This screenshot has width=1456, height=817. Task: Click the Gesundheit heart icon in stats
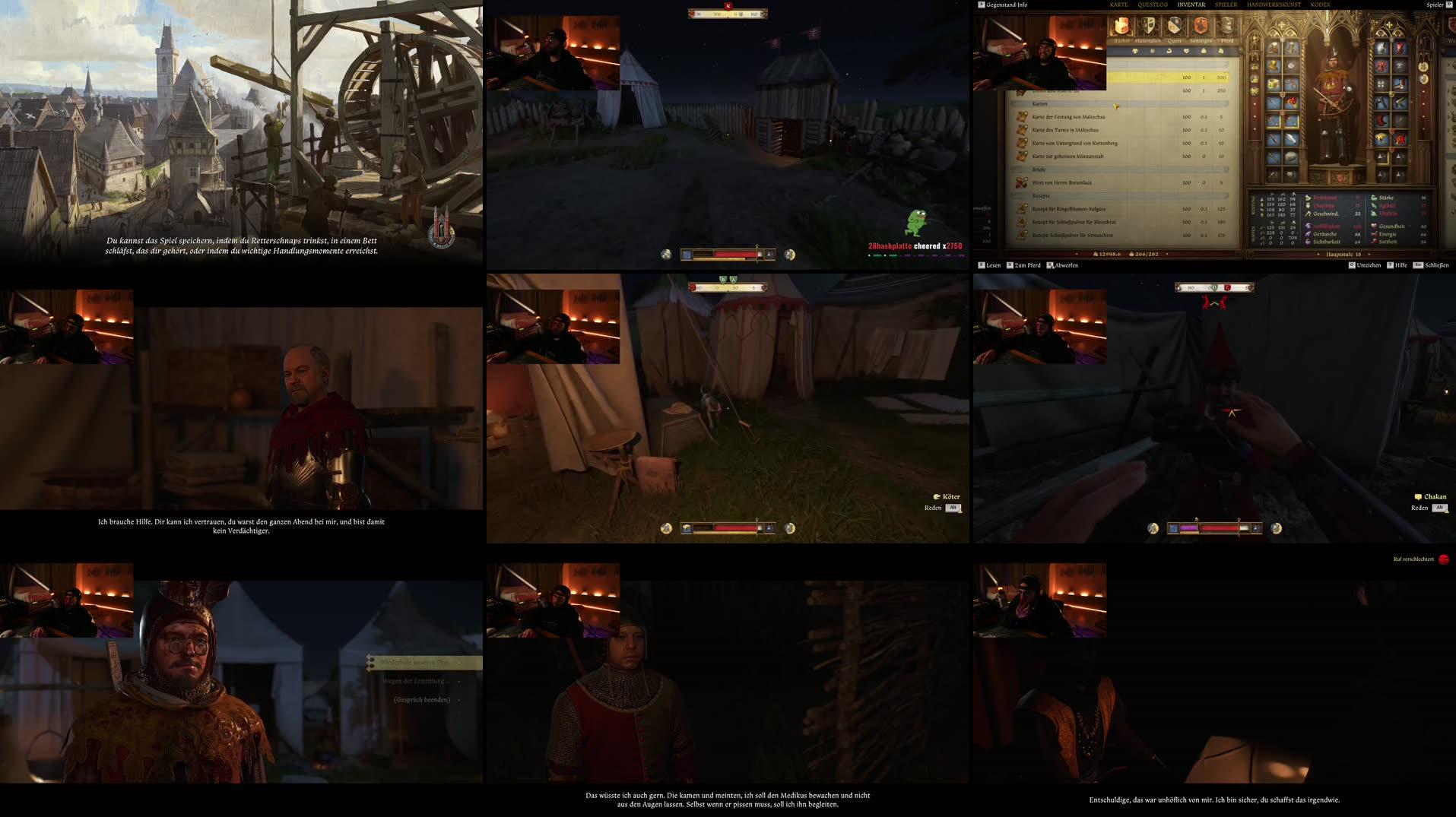click(1374, 226)
